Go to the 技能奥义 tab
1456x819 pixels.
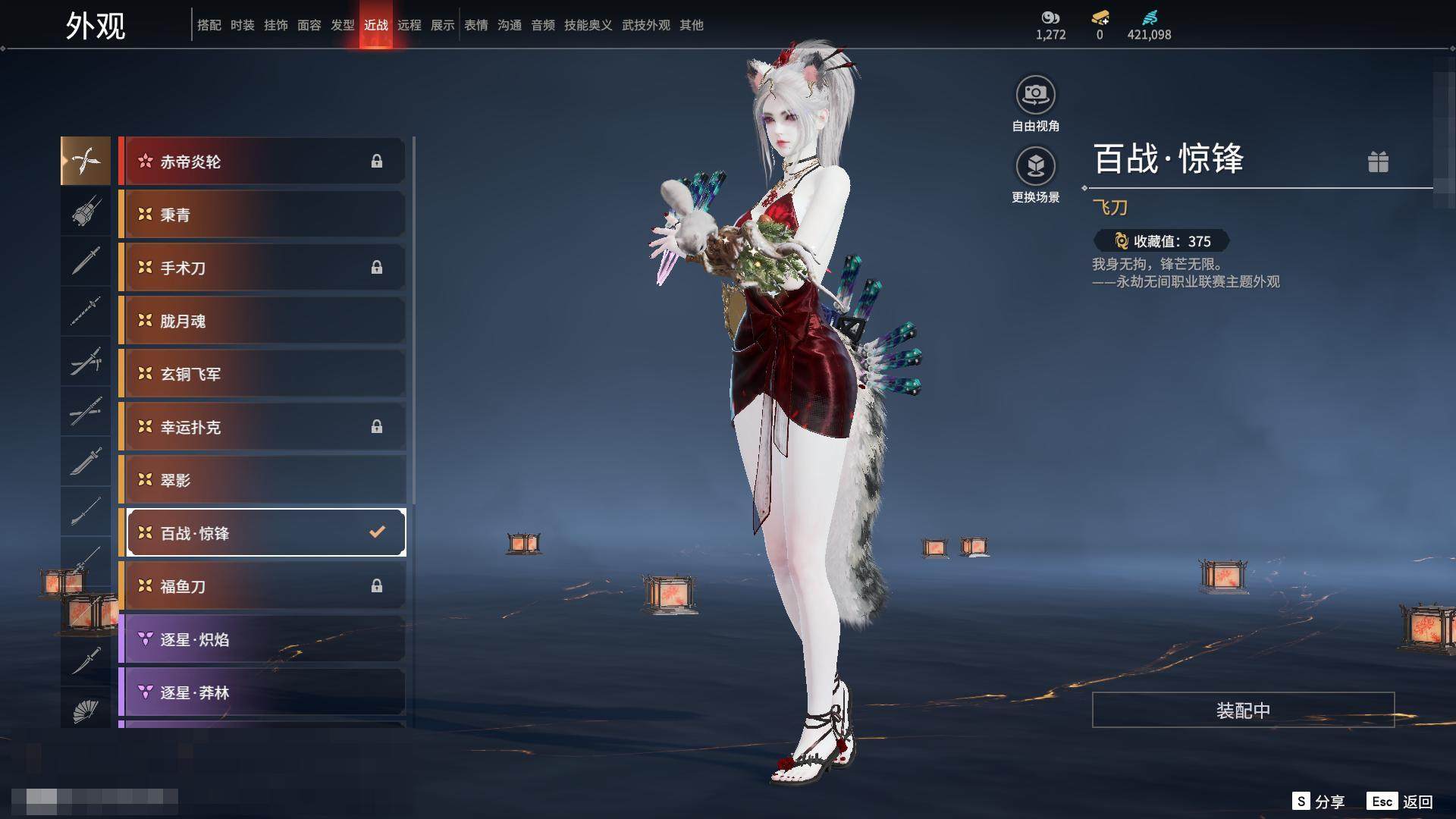tap(588, 25)
